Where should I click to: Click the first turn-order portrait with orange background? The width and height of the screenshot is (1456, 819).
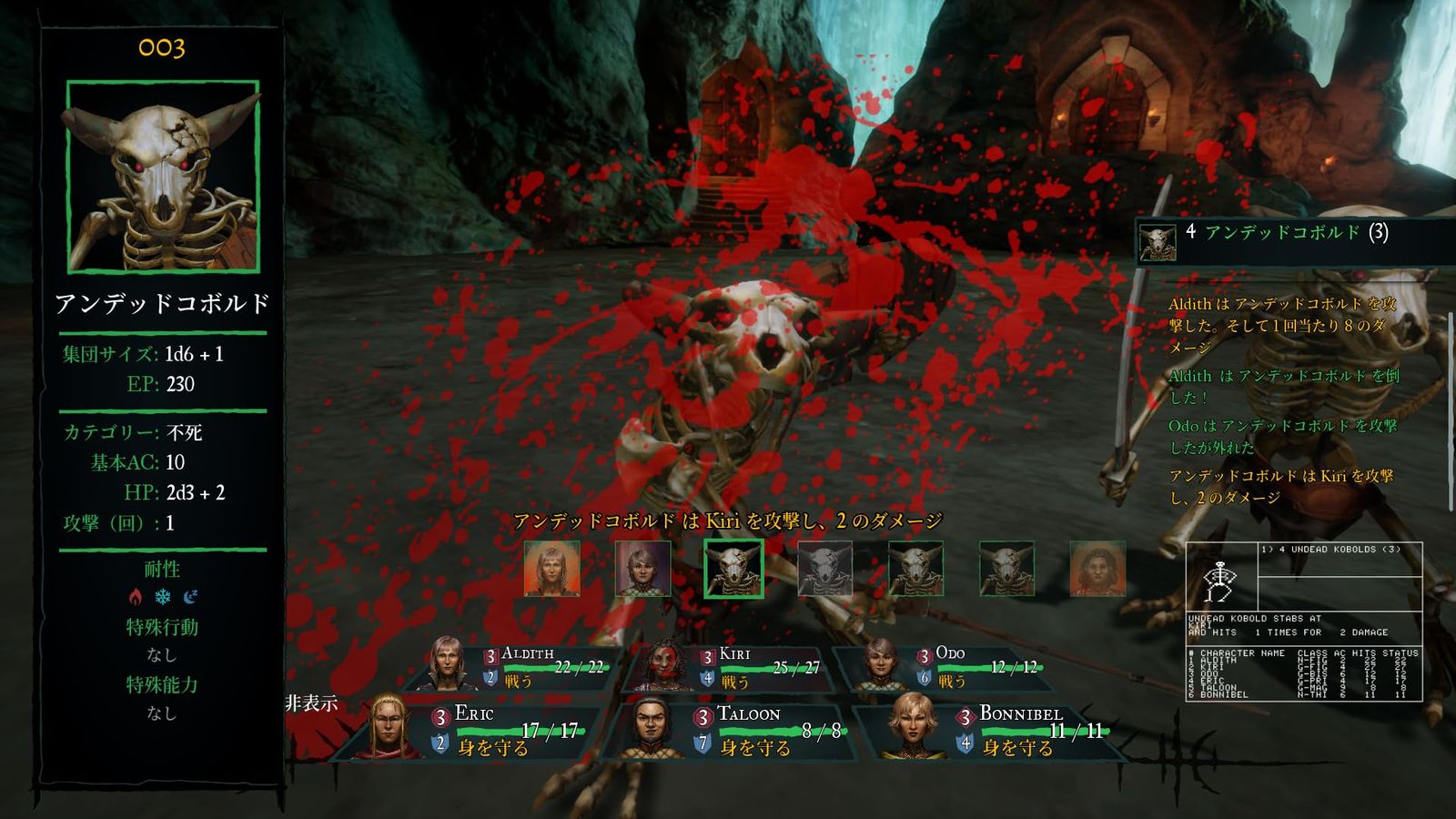551,569
